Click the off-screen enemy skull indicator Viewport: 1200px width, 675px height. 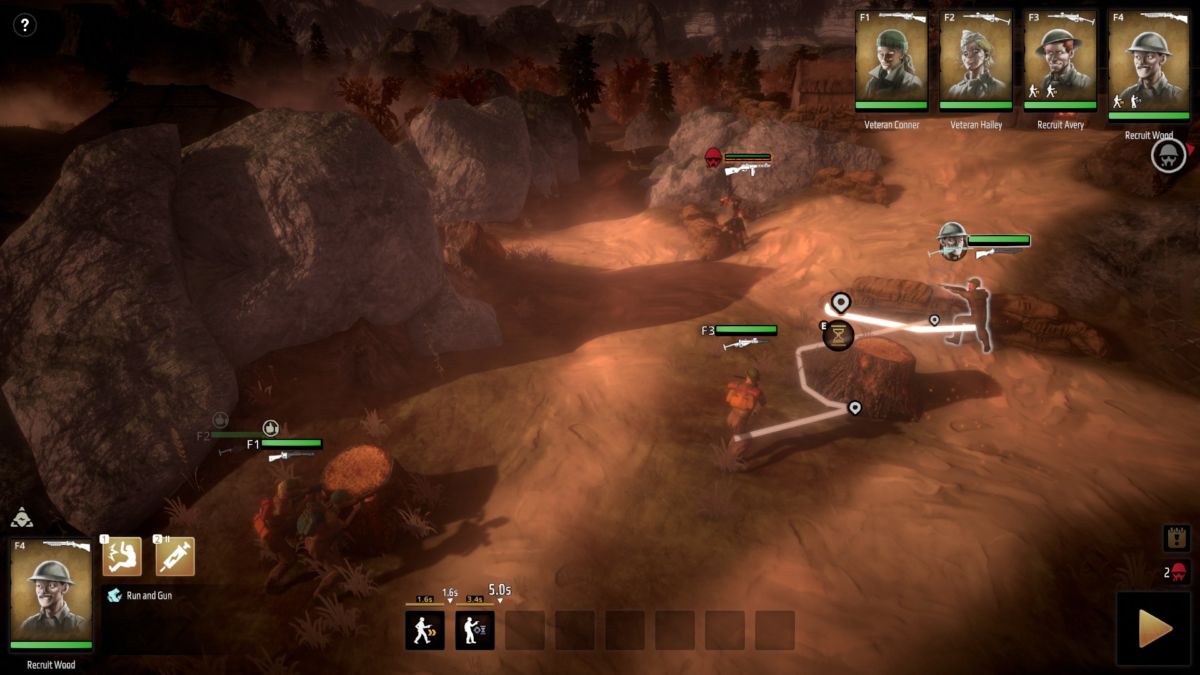pos(1167,155)
